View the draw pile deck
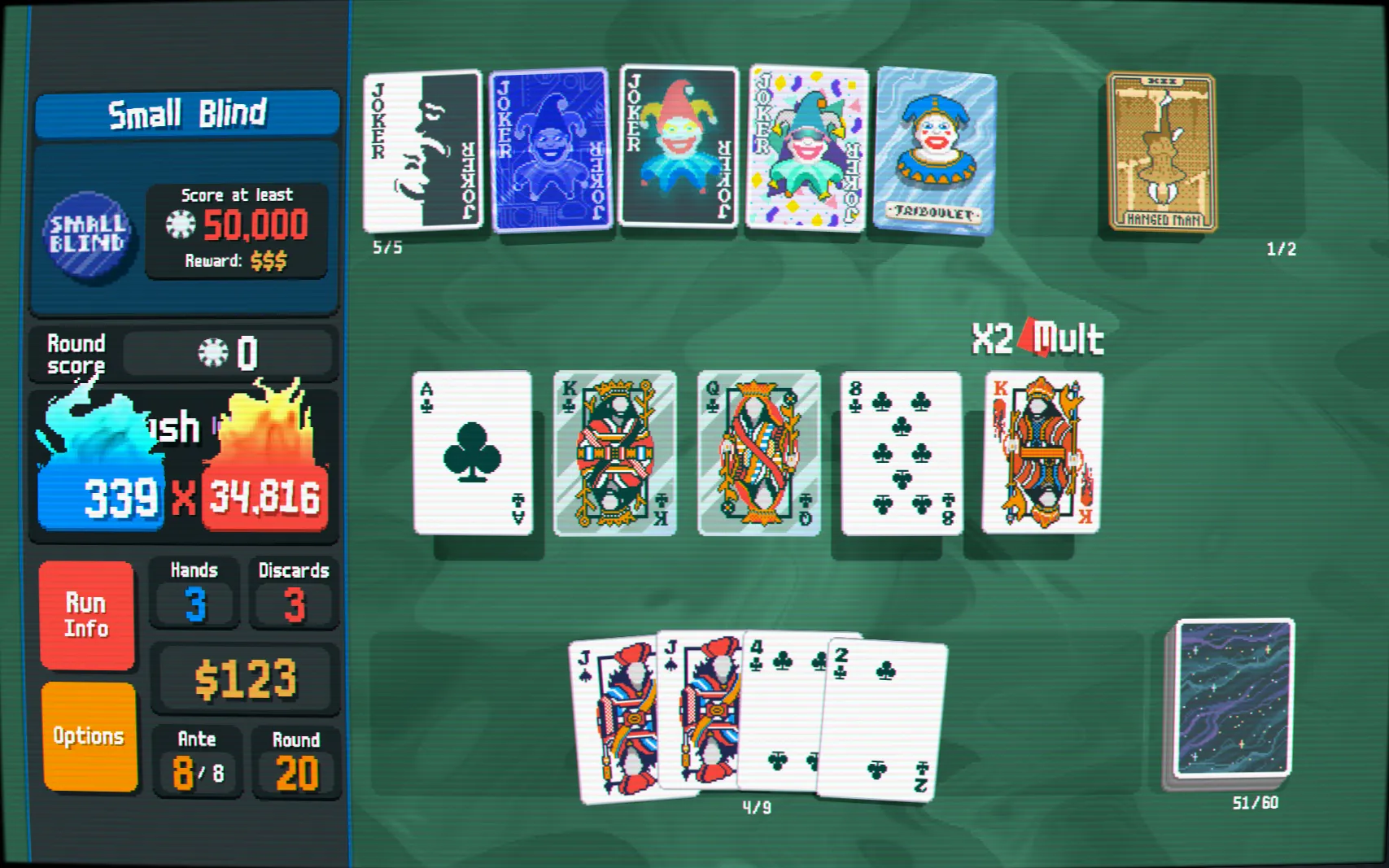Image resolution: width=1389 pixels, height=868 pixels. point(1233,700)
